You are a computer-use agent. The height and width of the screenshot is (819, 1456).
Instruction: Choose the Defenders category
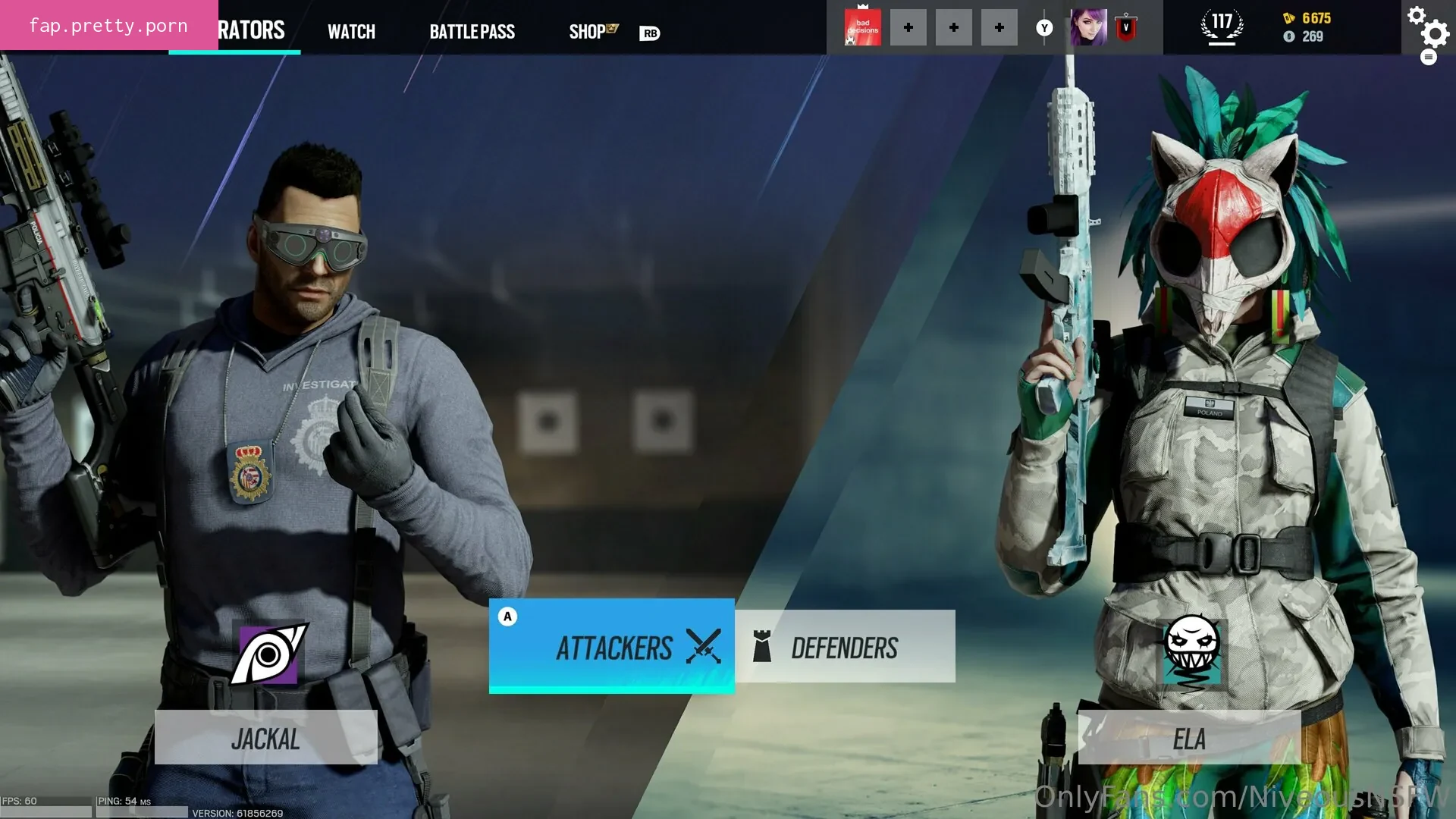(845, 647)
